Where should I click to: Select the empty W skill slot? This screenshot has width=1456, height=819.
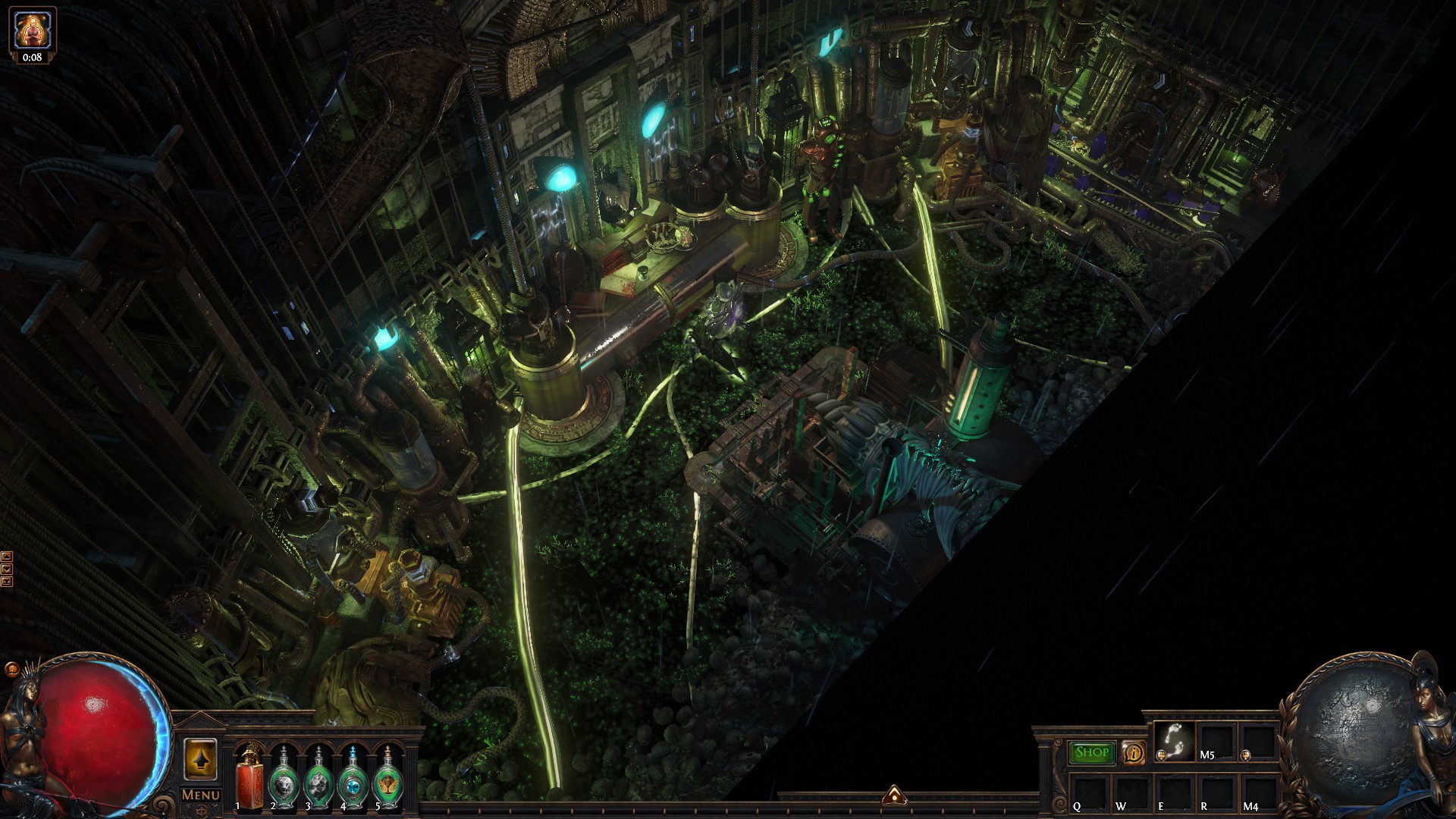click(1132, 792)
